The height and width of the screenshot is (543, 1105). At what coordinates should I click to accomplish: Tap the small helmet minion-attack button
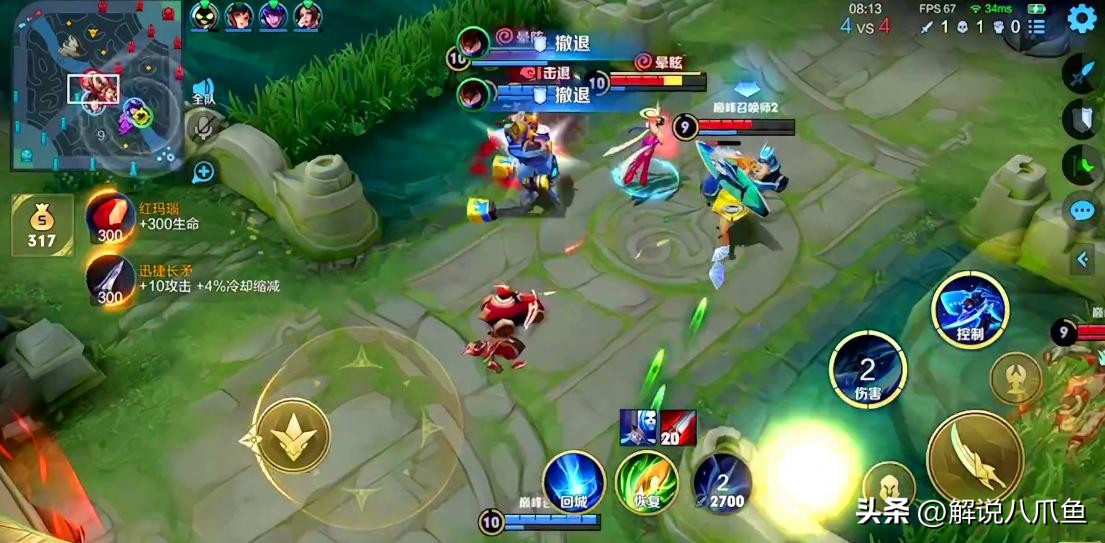[888, 484]
